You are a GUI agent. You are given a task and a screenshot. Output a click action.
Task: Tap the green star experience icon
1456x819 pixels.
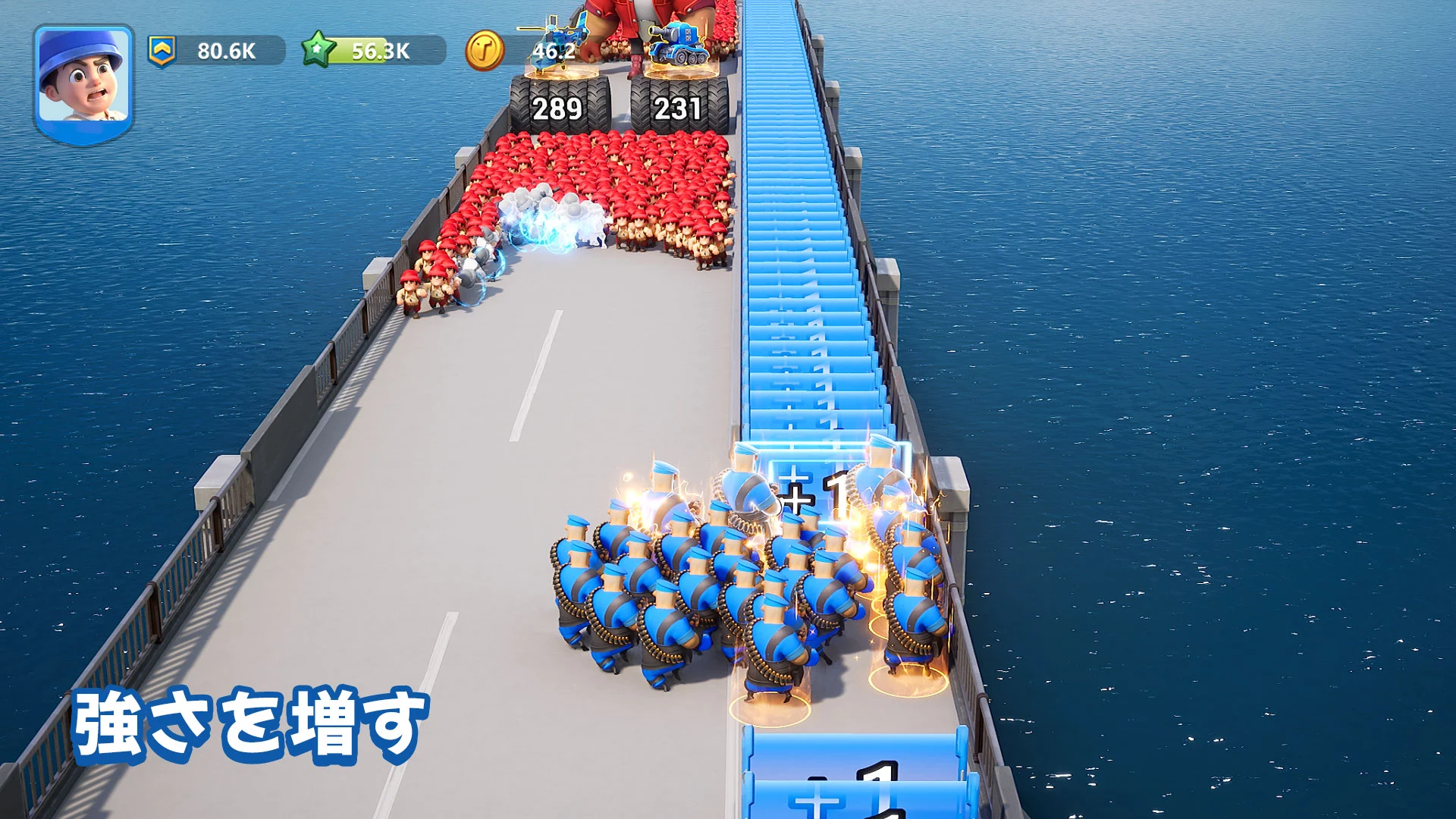[x=318, y=50]
